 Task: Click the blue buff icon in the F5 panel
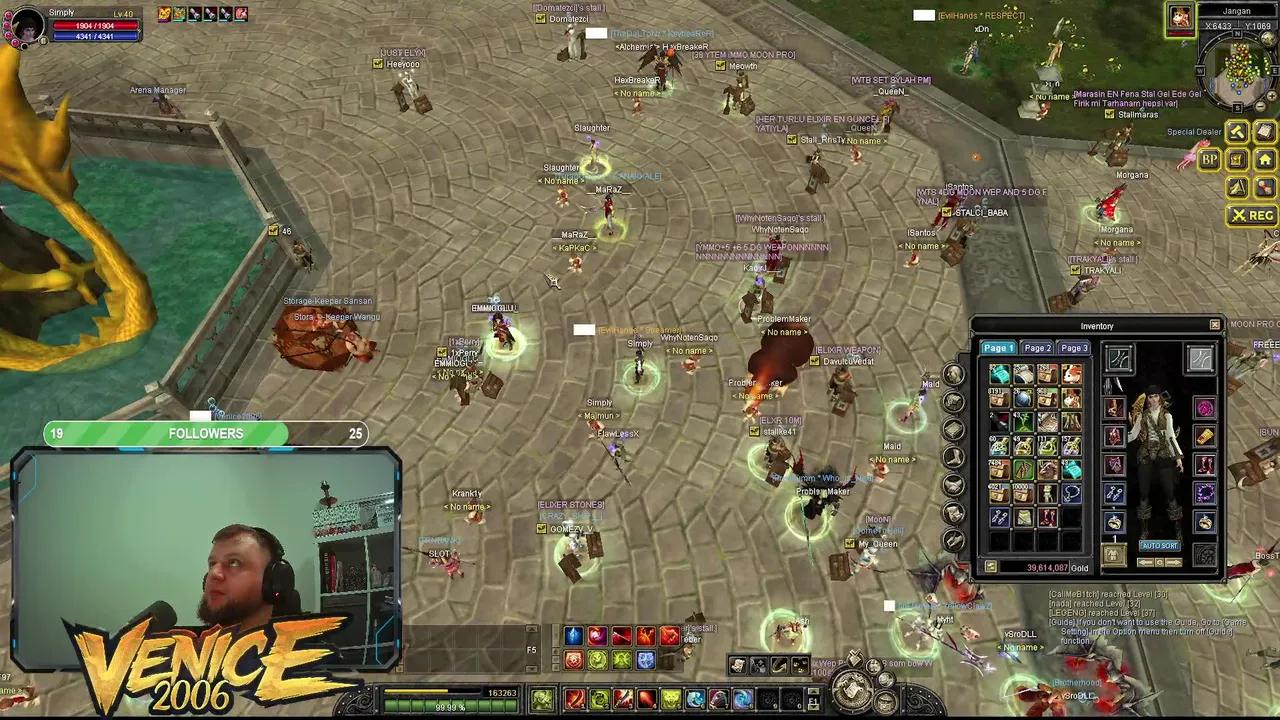[x=573, y=635]
